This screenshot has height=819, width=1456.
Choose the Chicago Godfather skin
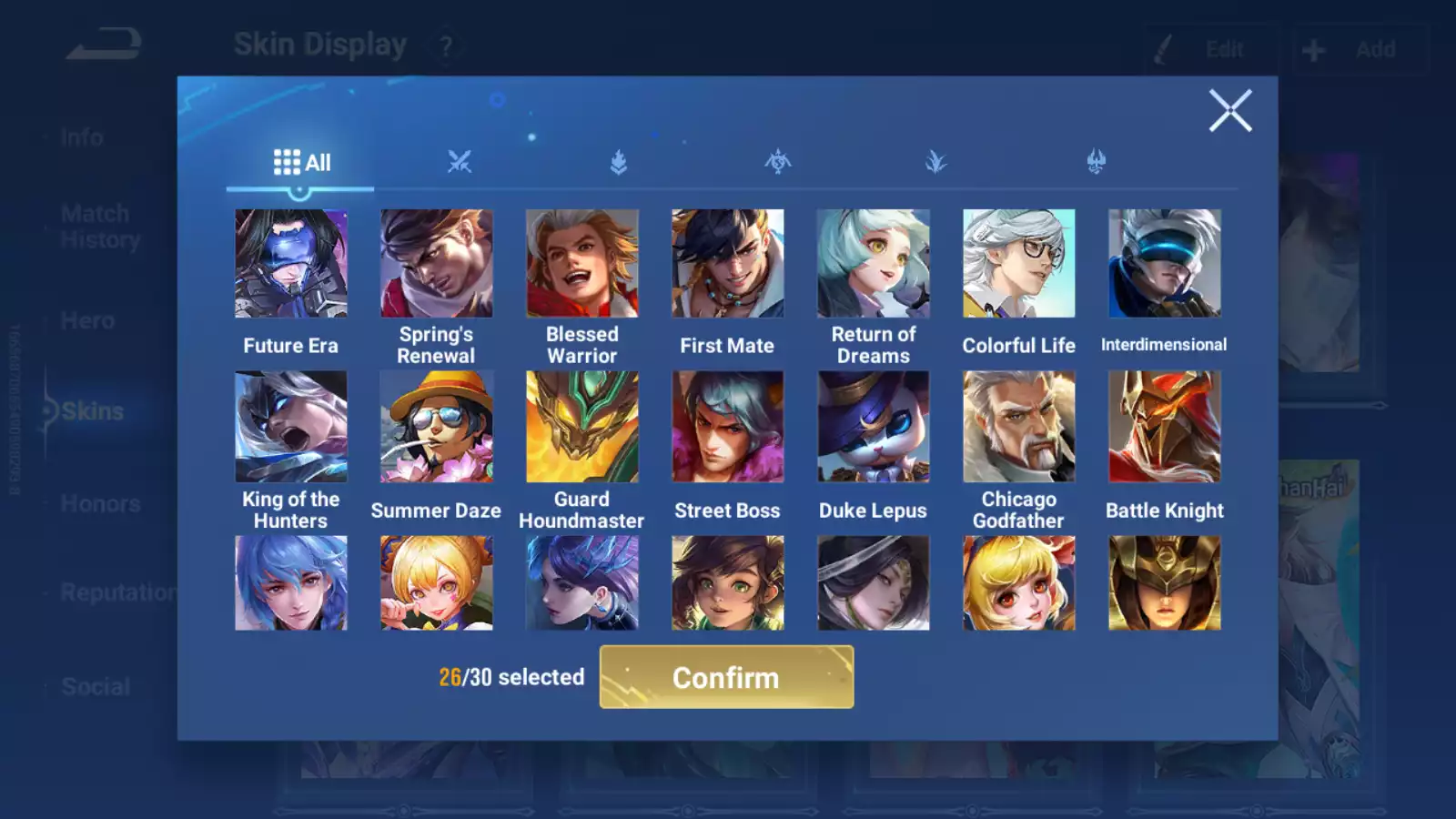click(1019, 427)
